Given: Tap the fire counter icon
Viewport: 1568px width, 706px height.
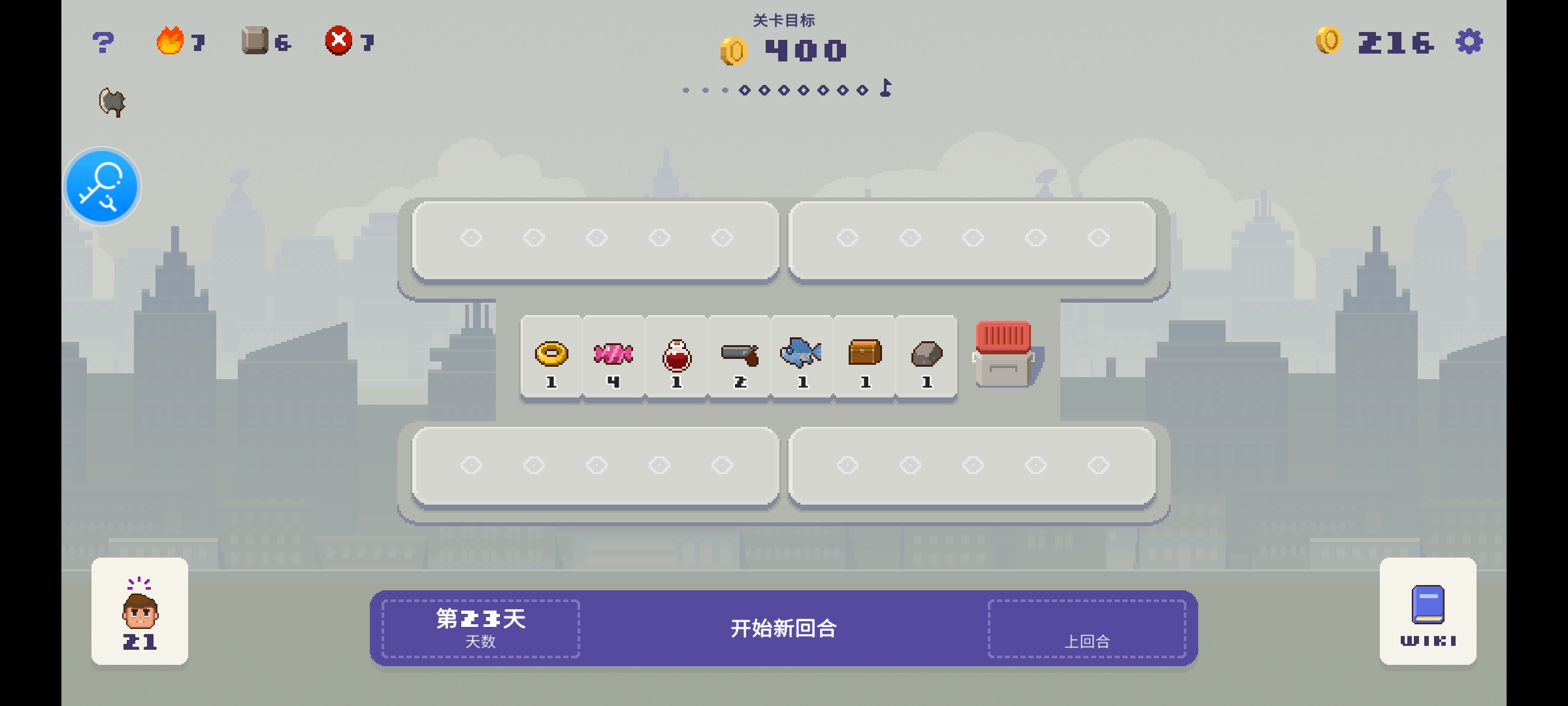Looking at the screenshot, I should 170,41.
